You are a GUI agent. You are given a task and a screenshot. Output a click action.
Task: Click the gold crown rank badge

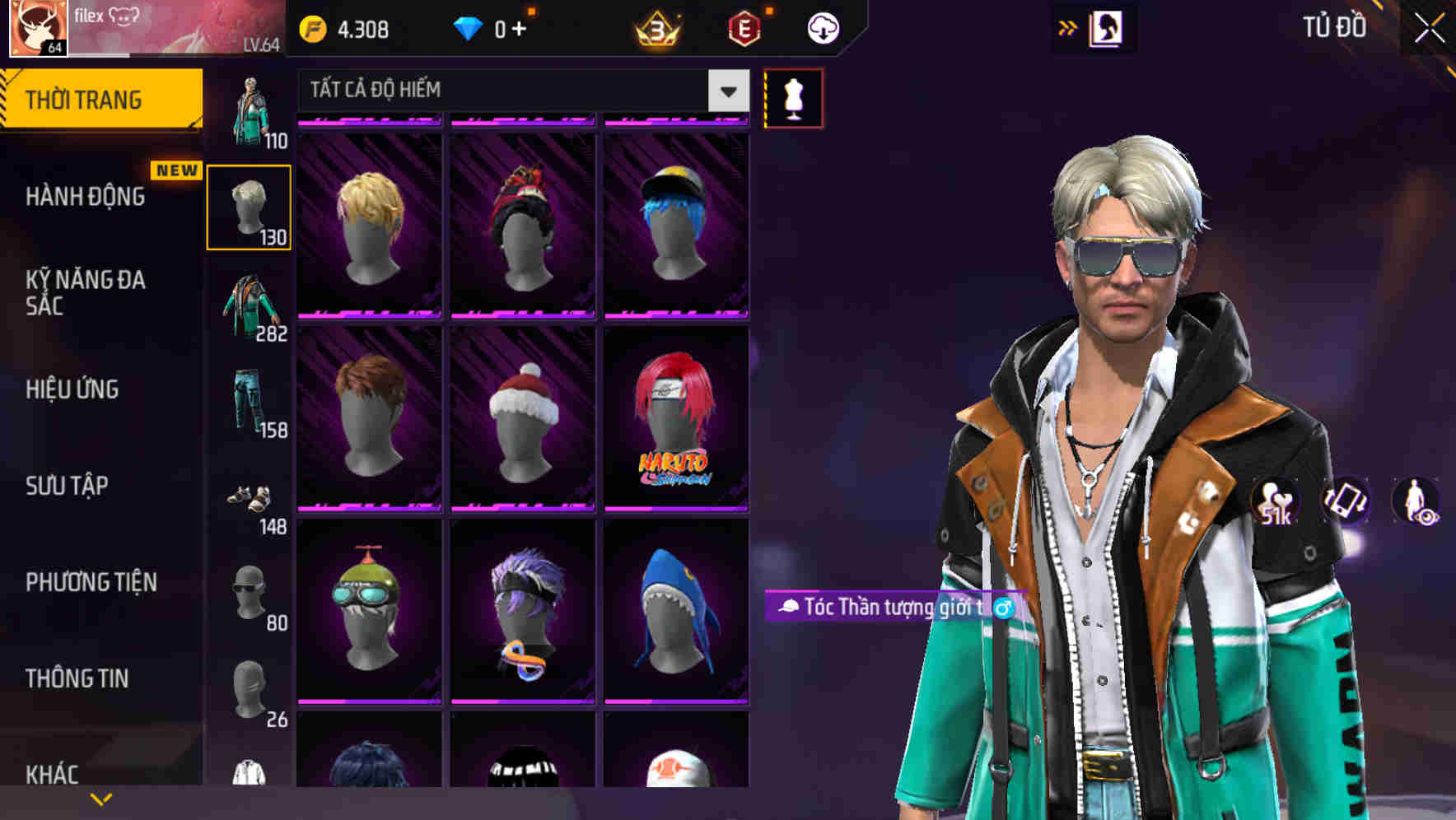point(655,26)
